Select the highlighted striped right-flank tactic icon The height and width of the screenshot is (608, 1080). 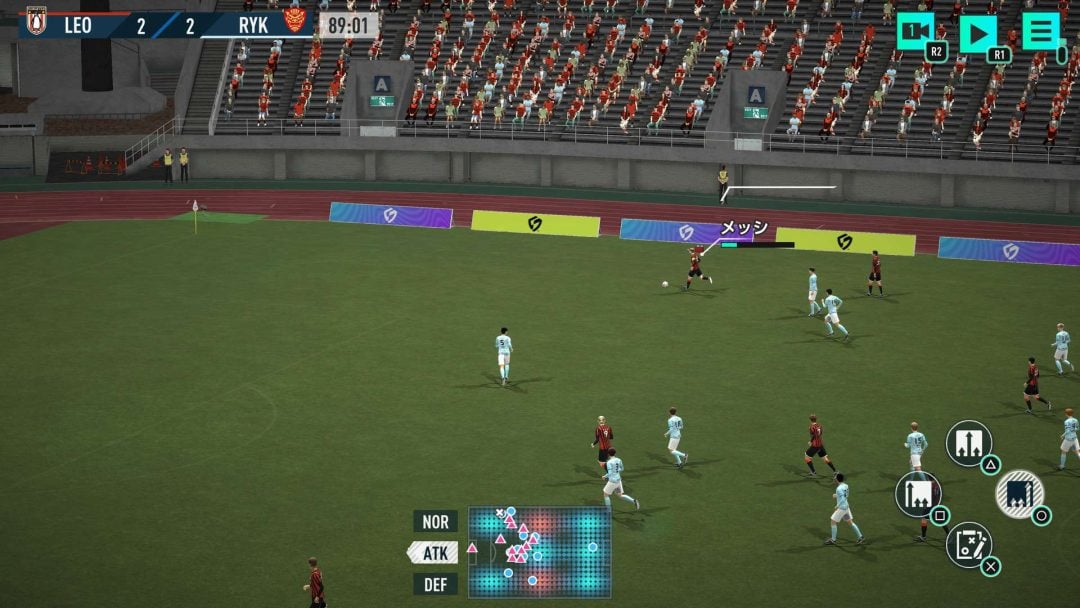[x=1019, y=493]
